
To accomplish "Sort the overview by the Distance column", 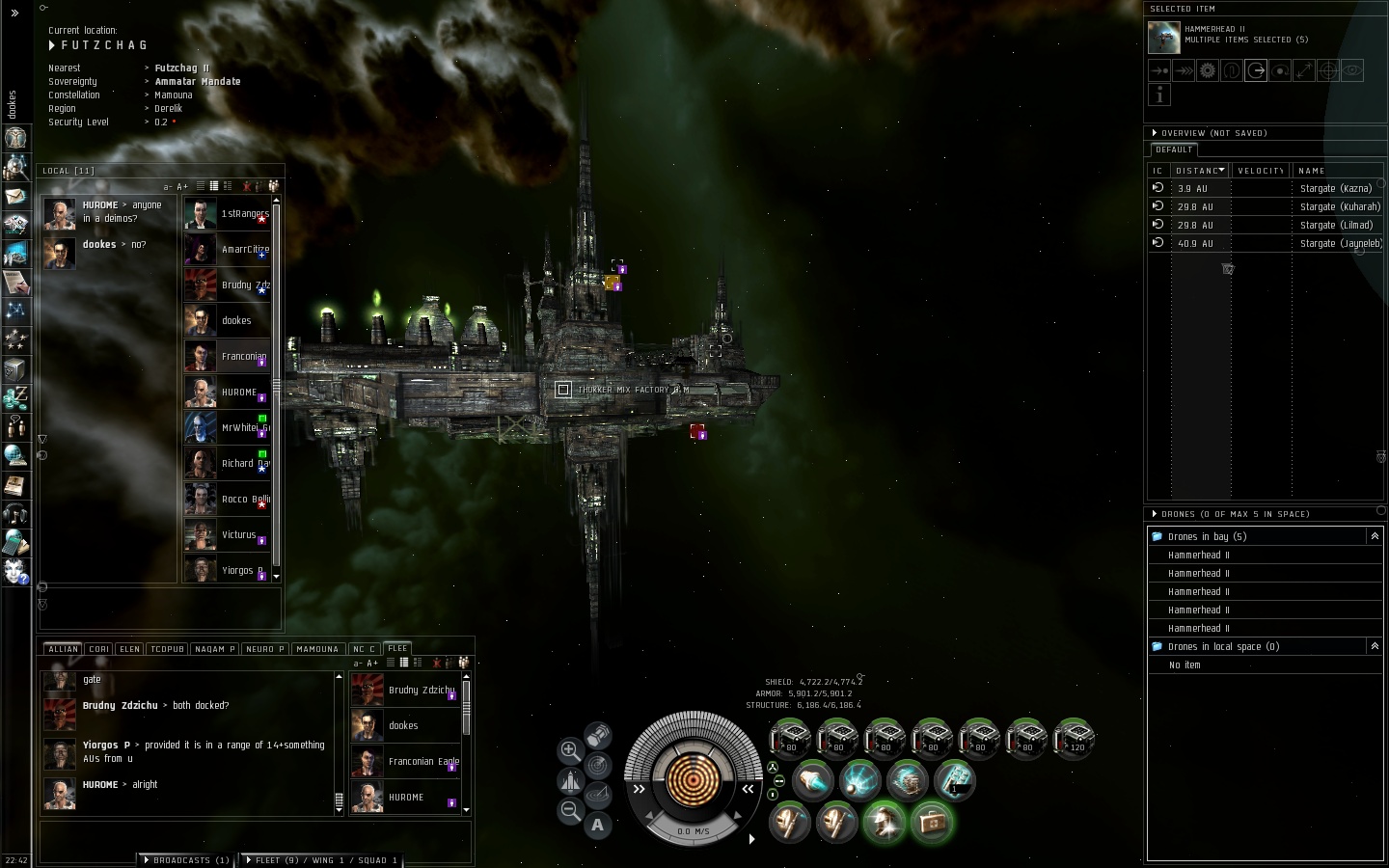I will (1199, 171).
